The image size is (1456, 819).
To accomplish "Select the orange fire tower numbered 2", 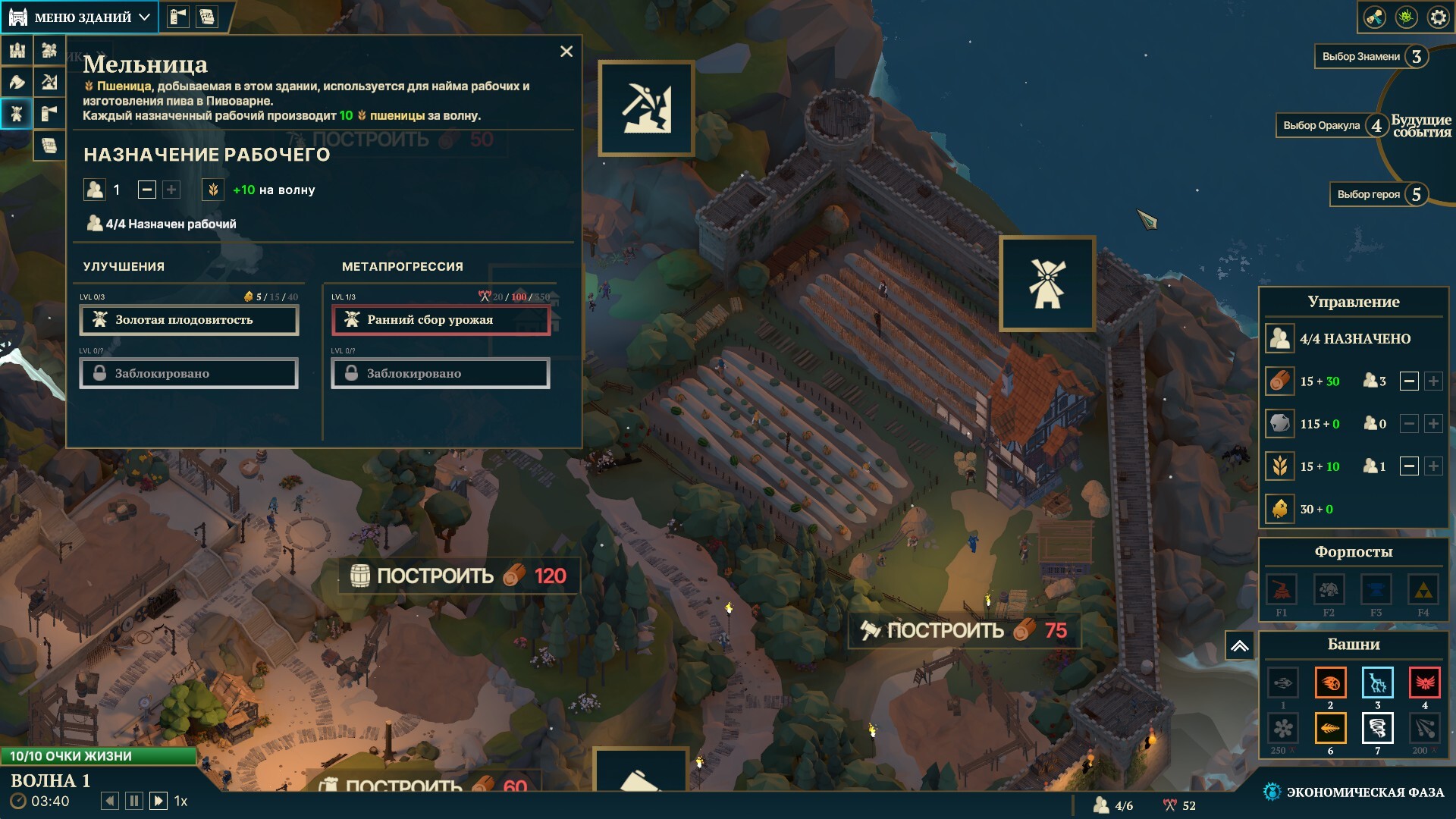I will point(1330,683).
